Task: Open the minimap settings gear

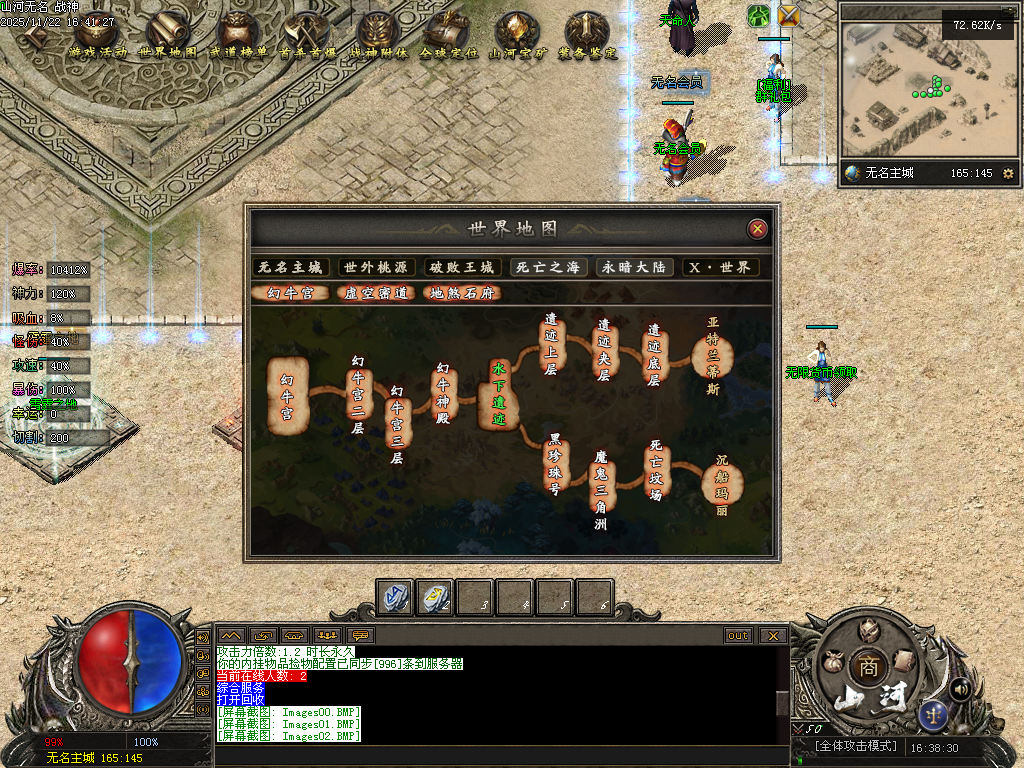Action: (1008, 173)
